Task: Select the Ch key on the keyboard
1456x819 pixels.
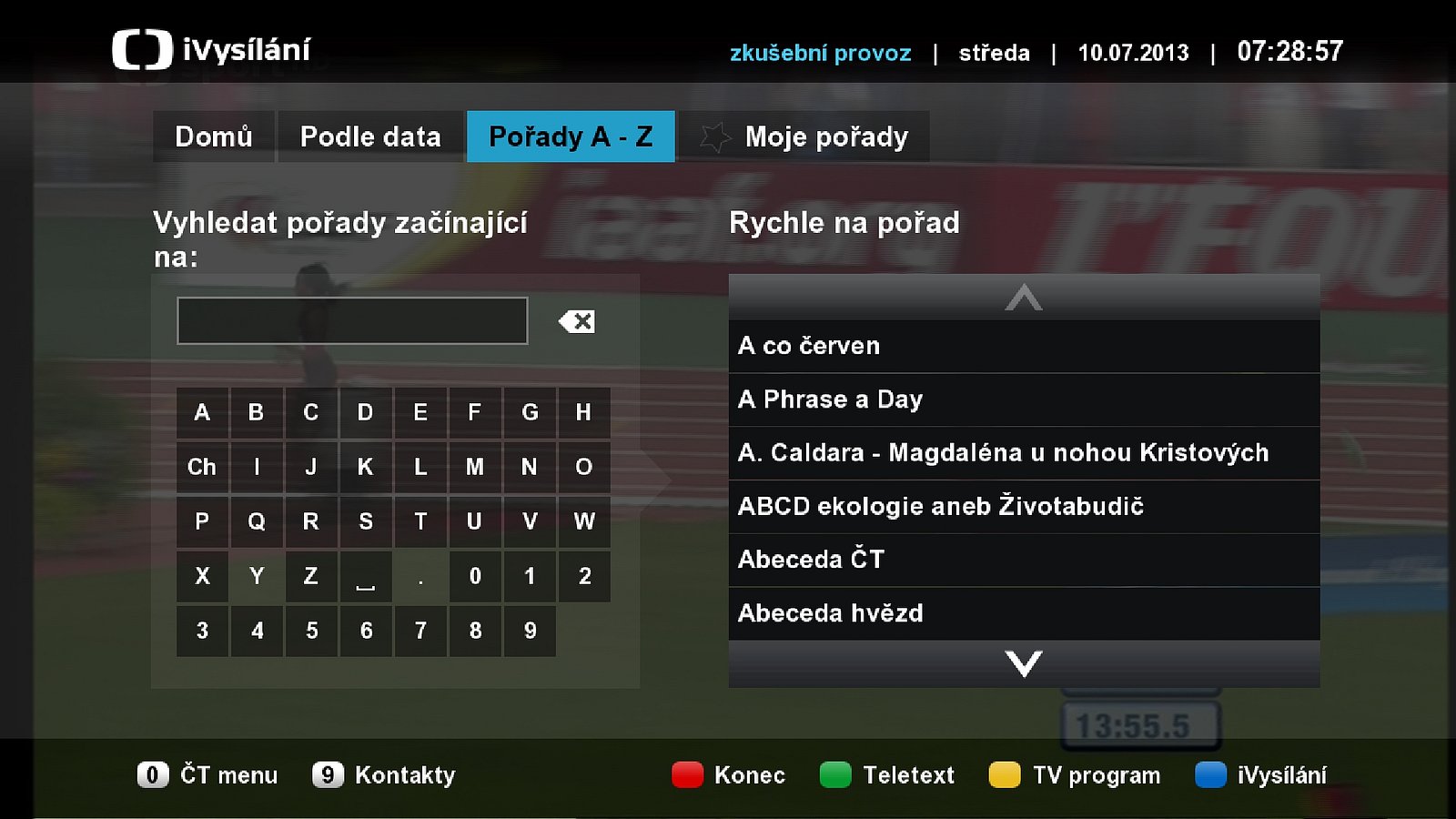Action: 202,467
